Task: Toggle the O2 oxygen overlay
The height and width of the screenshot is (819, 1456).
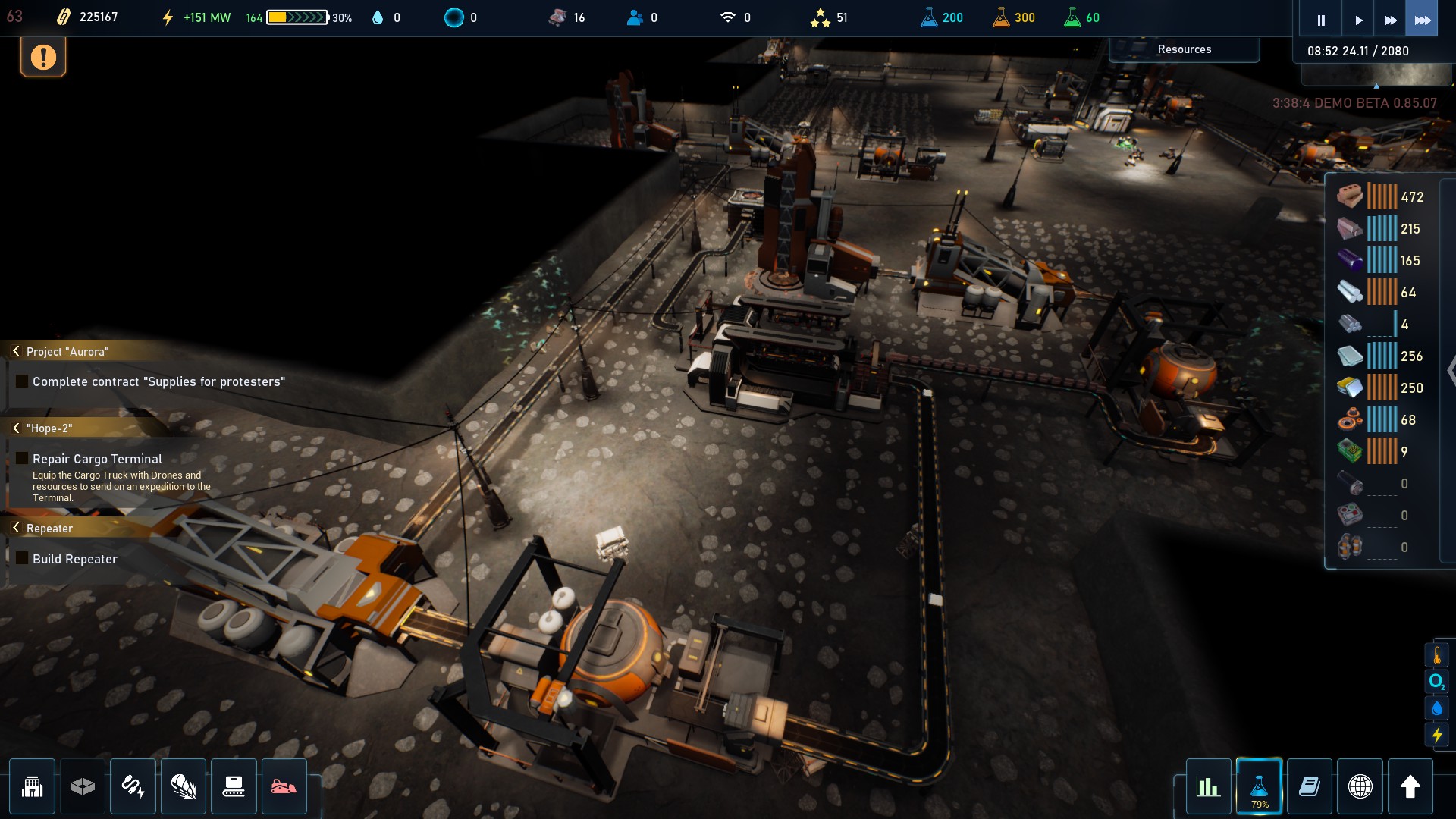Action: [x=1437, y=682]
